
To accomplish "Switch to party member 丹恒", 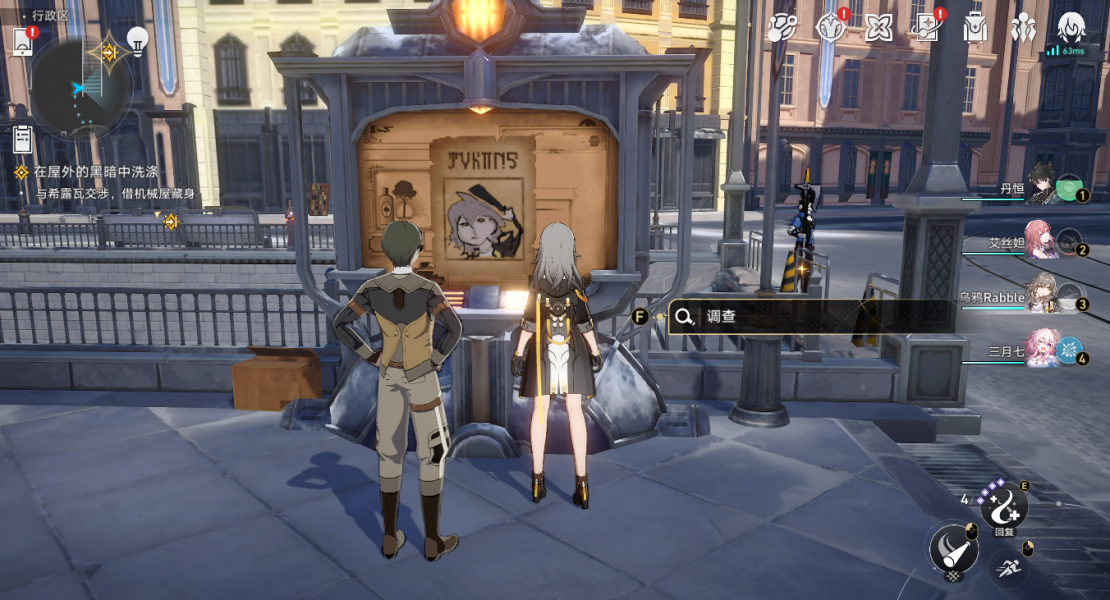I will [x=1043, y=185].
